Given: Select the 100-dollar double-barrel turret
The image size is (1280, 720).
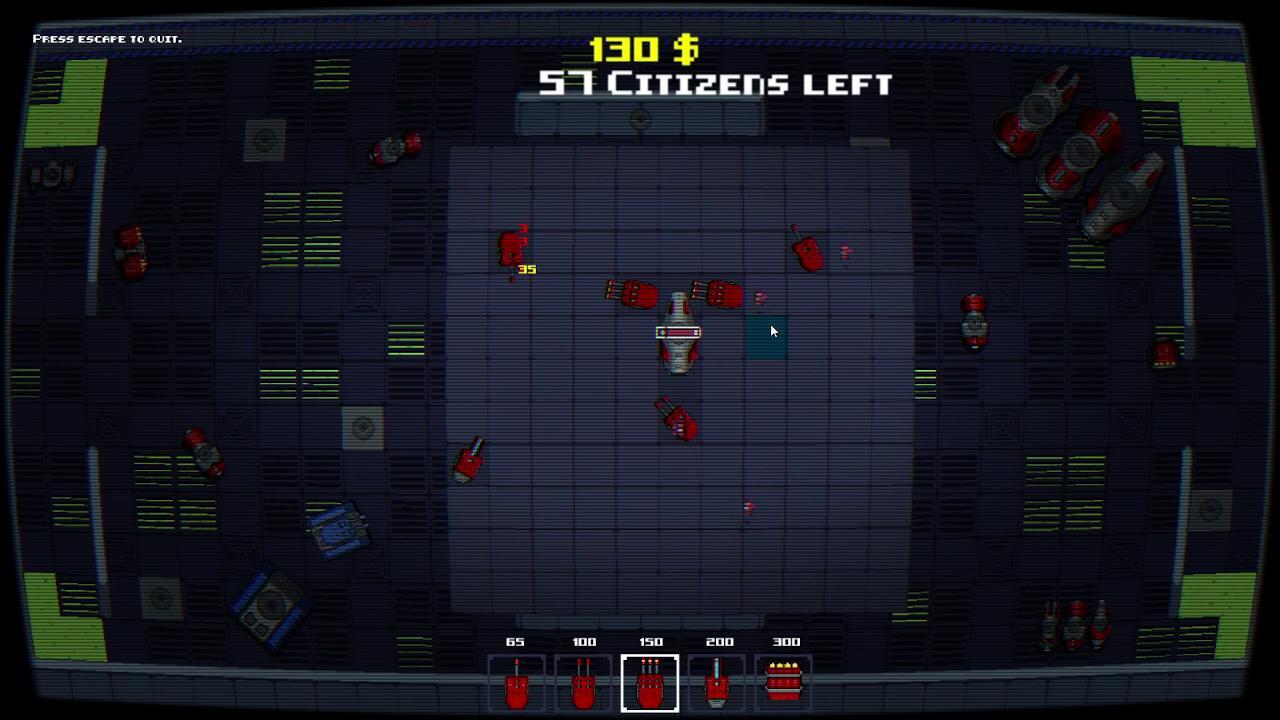Looking at the screenshot, I should pos(584,684).
